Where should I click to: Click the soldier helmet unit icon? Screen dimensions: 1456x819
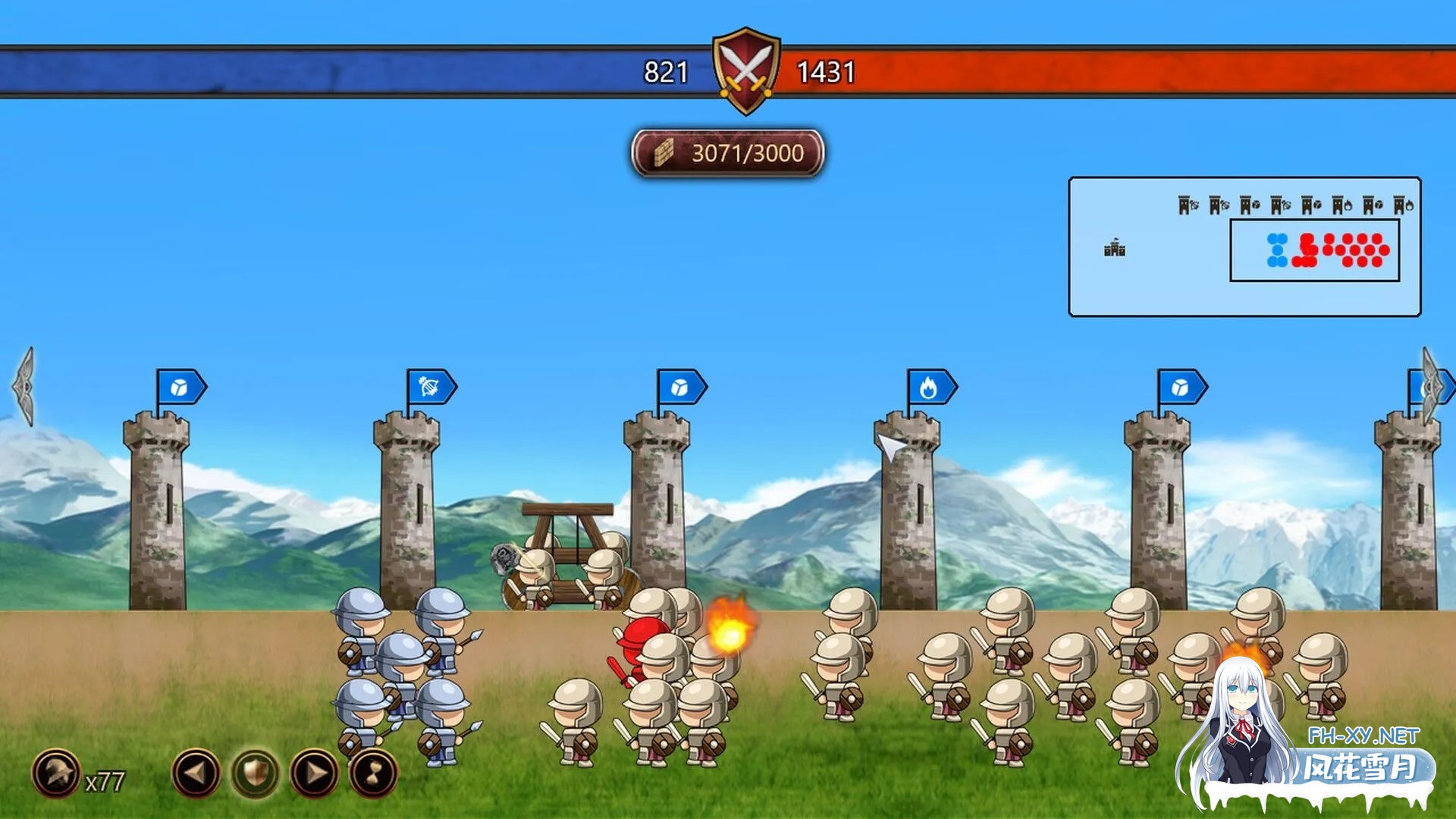point(55,773)
